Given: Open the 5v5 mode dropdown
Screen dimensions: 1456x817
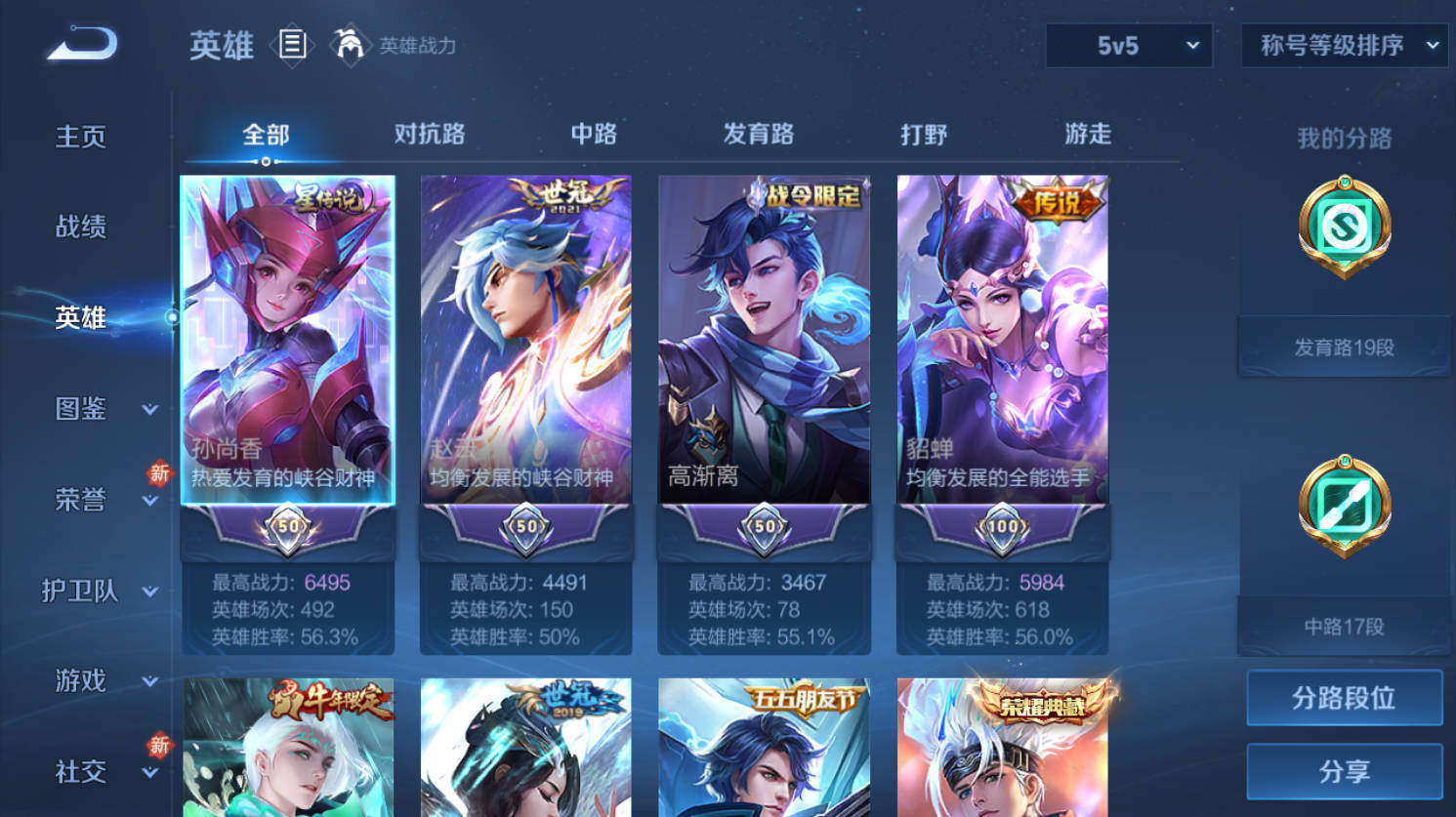Looking at the screenshot, I should pos(1129,46).
